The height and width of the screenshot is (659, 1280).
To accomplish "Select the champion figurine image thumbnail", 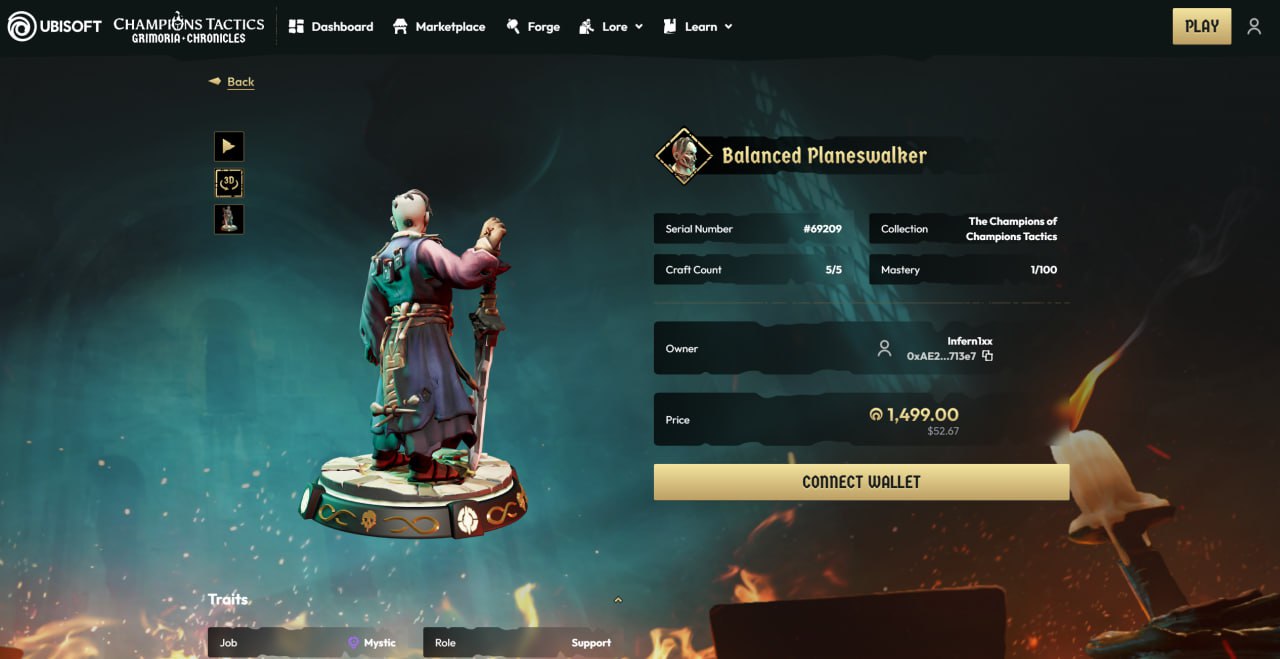I will (229, 219).
